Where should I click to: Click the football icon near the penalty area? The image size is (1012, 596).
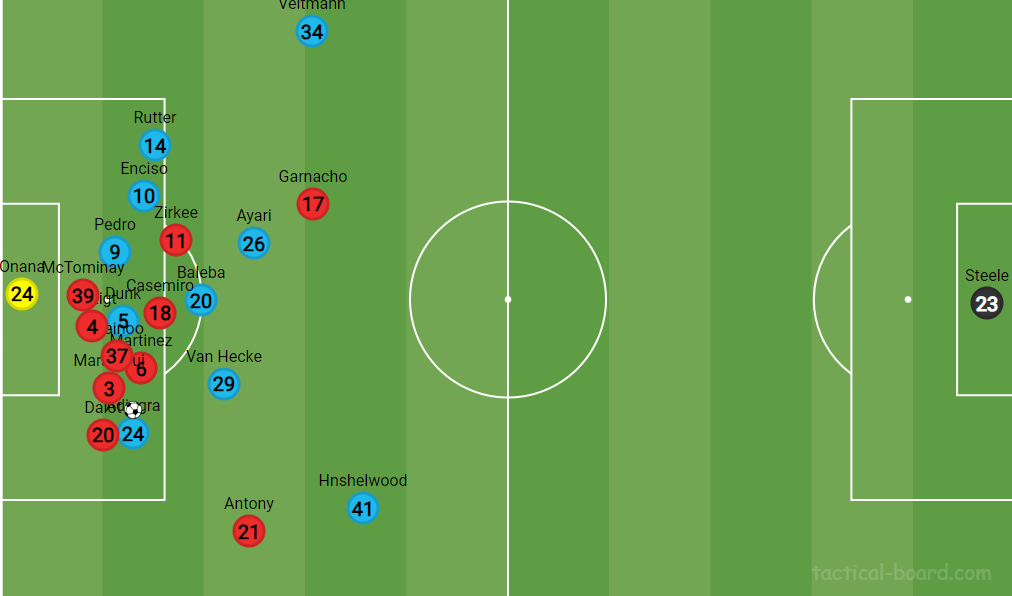click(x=133, y=409)
